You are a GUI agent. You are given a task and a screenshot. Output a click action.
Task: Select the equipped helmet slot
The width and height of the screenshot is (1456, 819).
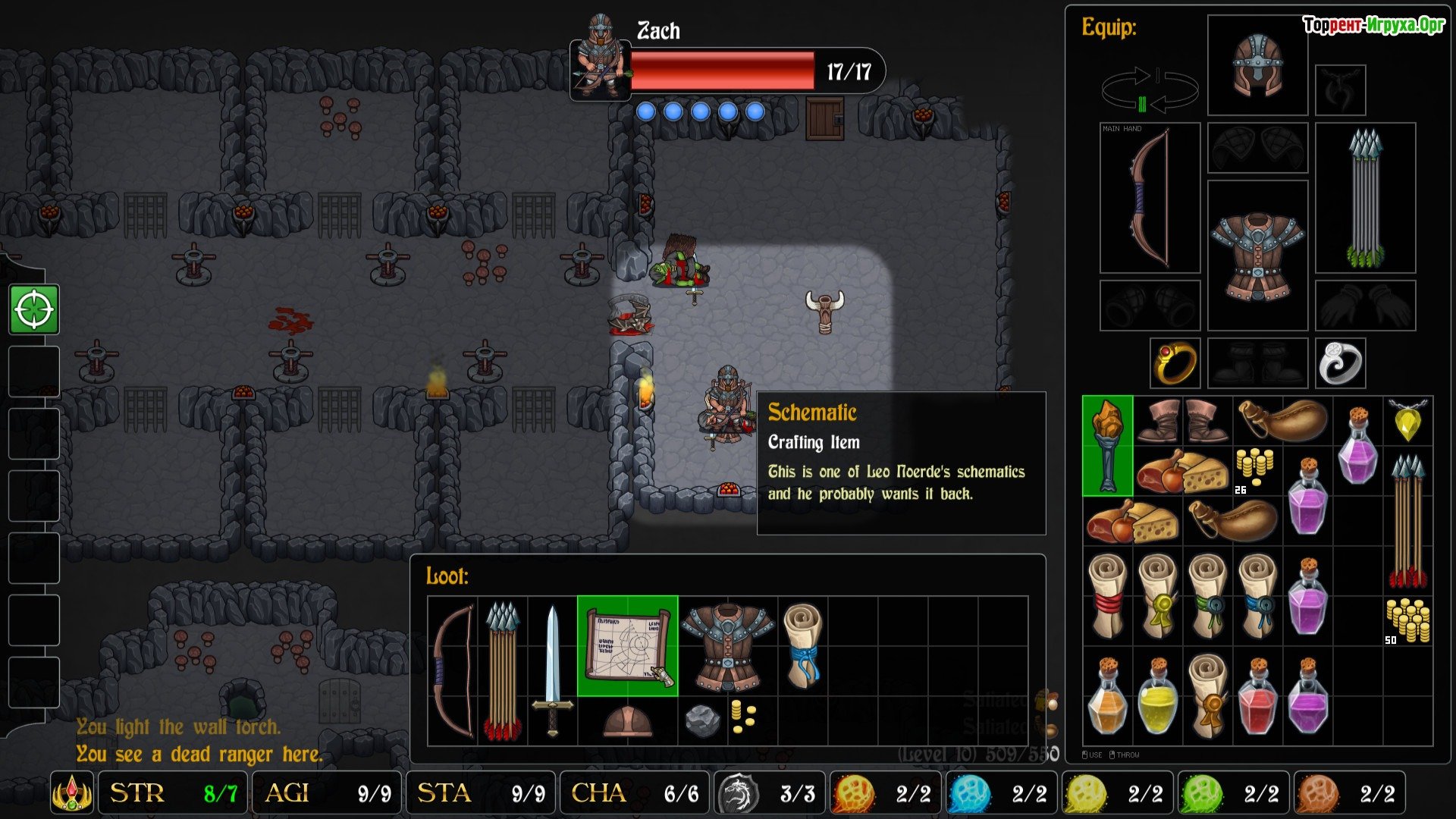click(1257, 65)
